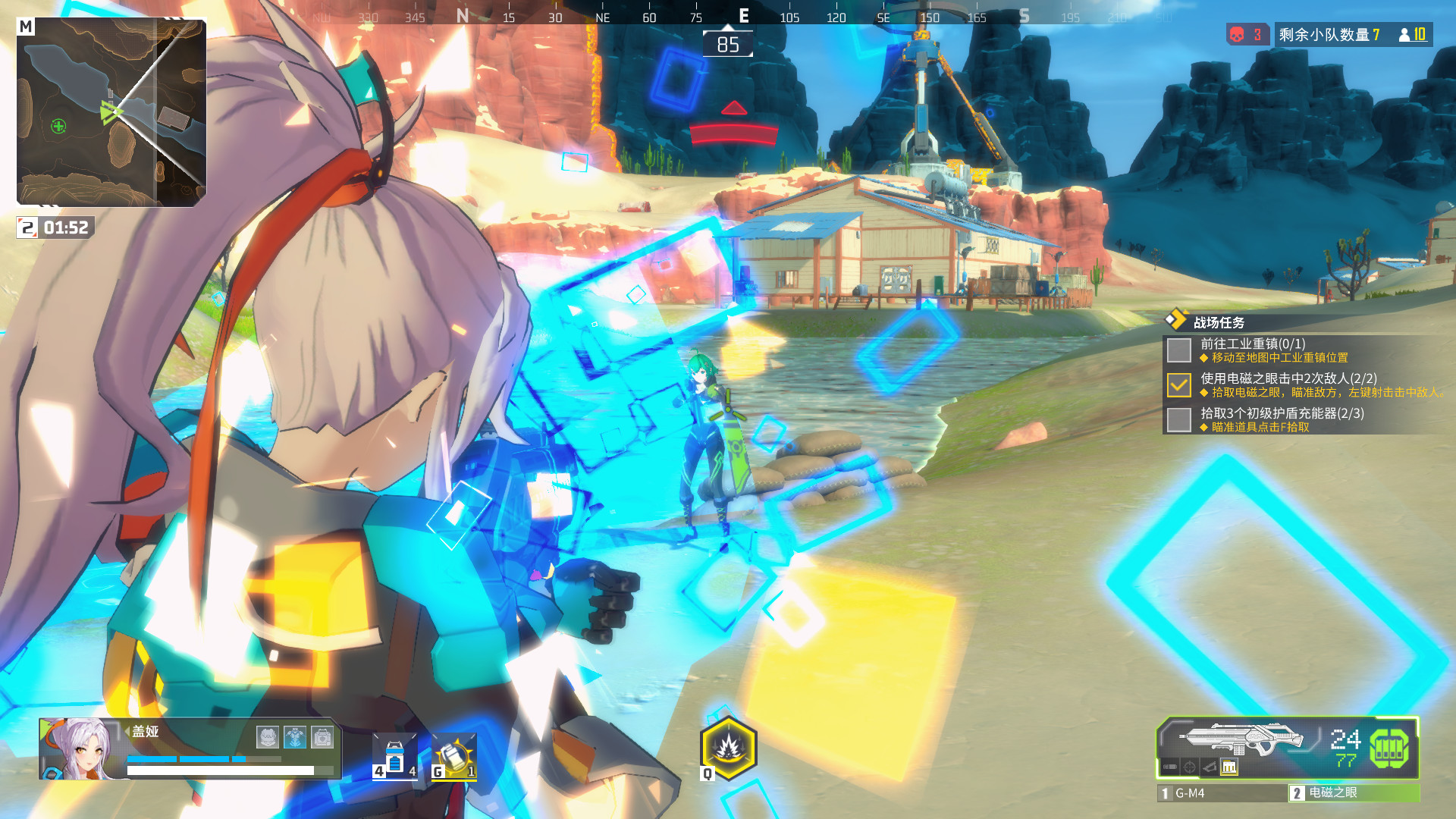Click the 剩余小队数量 squads remaining counter

[1329, 35]
